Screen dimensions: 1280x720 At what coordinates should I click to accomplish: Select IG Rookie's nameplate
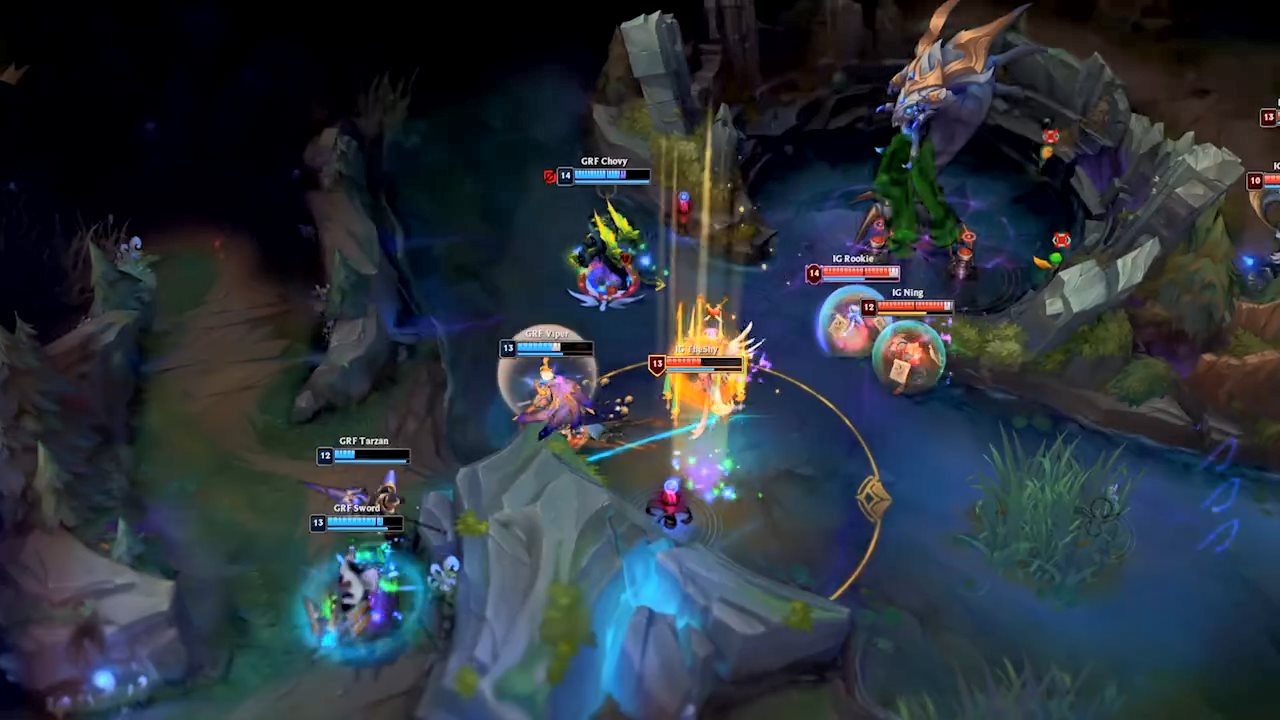[x=853, y=258]
